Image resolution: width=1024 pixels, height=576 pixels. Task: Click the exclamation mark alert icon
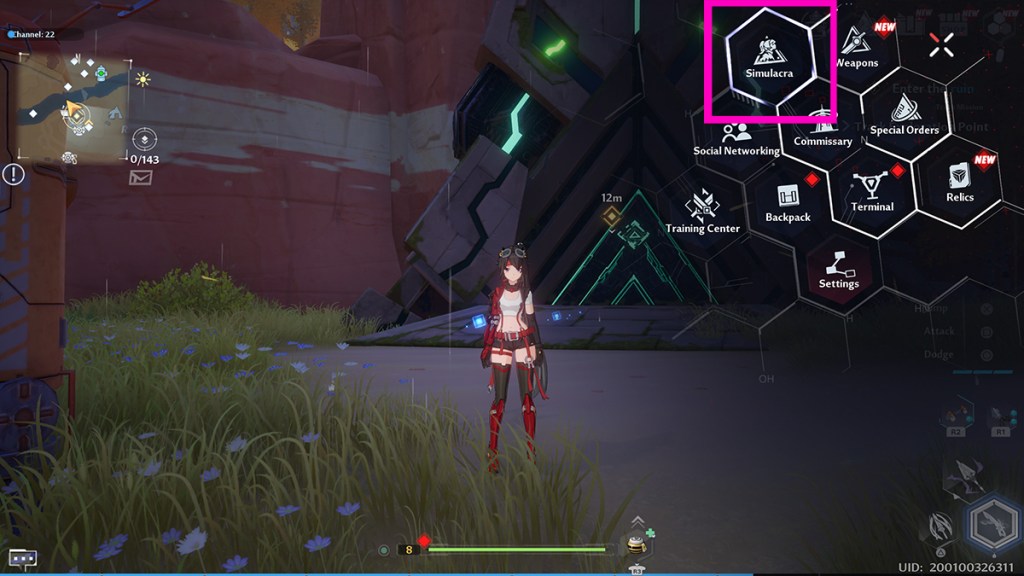click(13, 175)
